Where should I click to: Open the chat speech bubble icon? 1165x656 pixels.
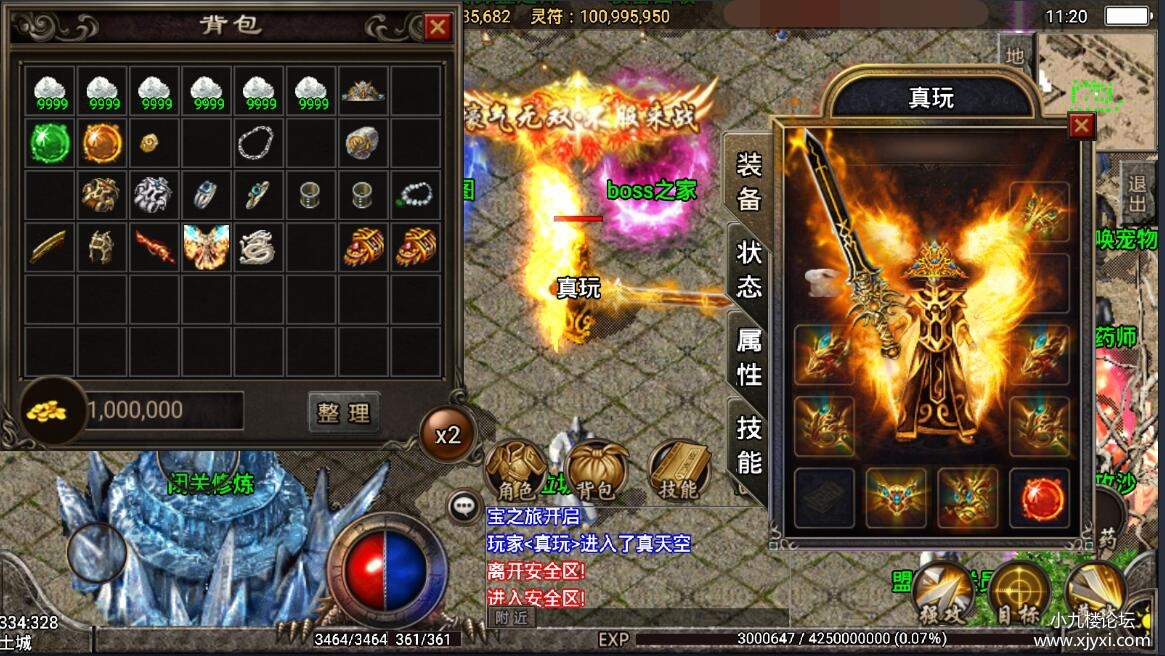463,506
